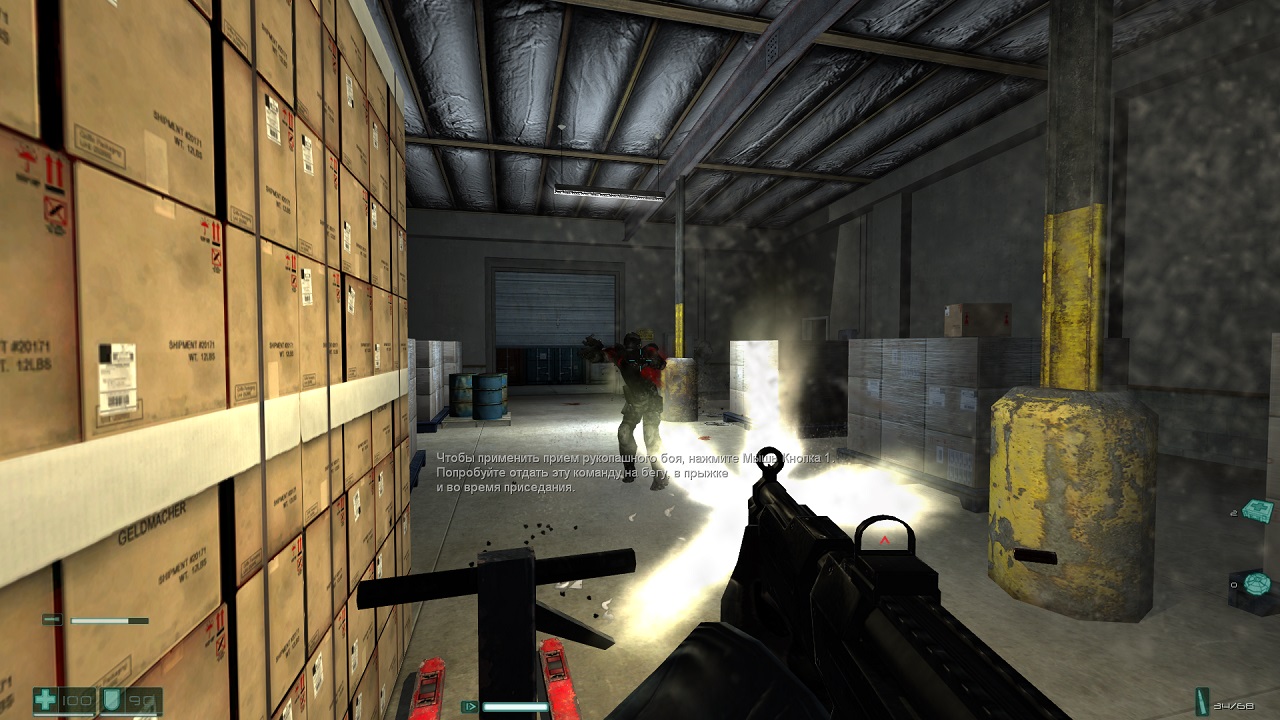
Task: Click the slow-motion reflex icon
Action: tap(469, 706)
